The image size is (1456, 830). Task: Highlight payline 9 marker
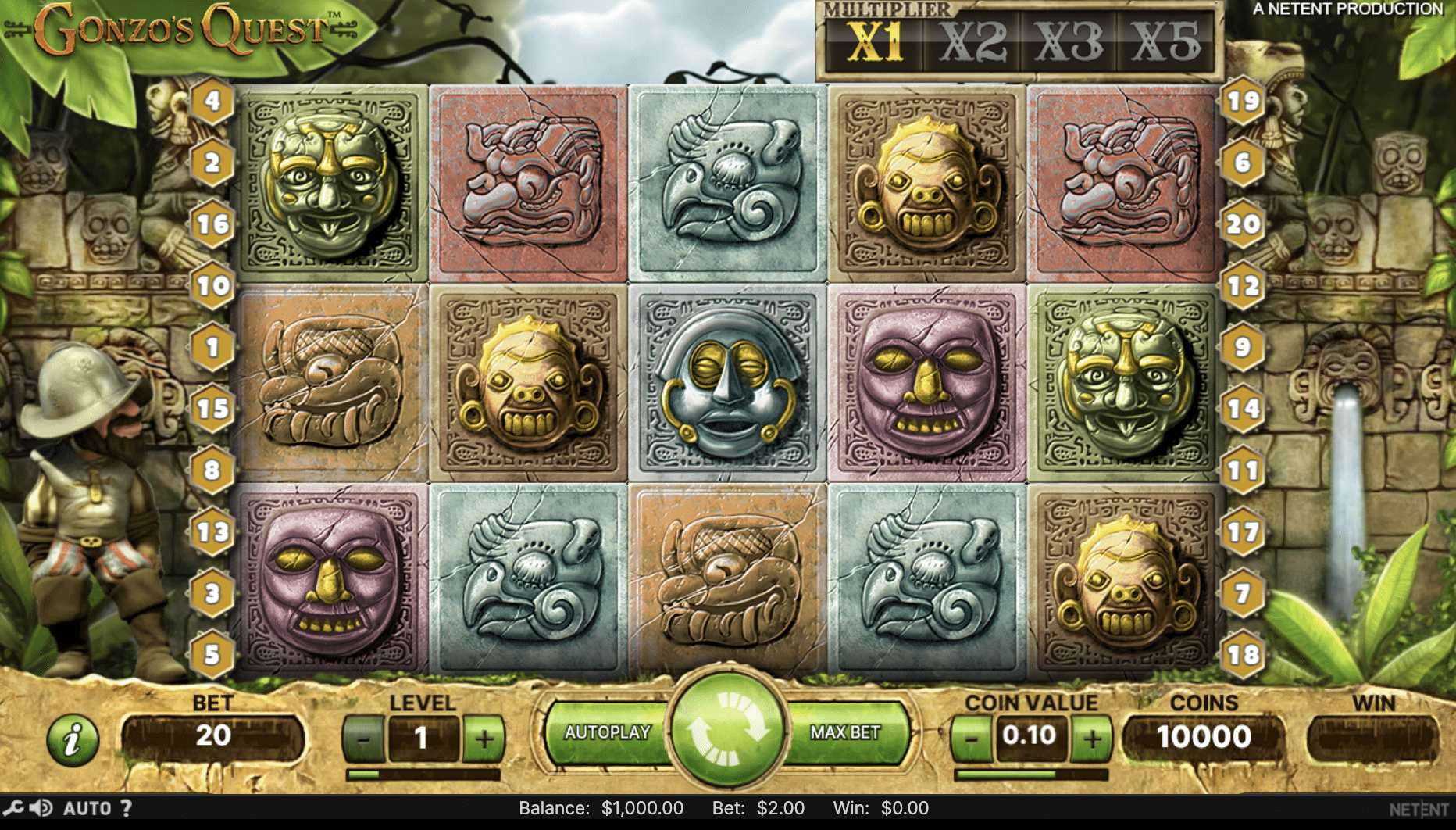pyautogui.click(x=1243, y=347)
